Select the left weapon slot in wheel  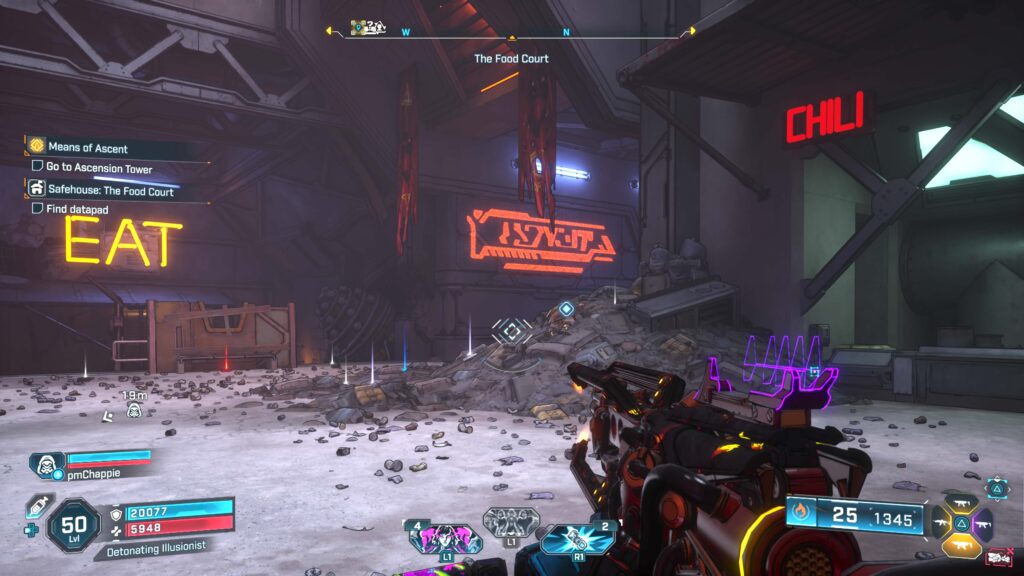coord(941,523)
